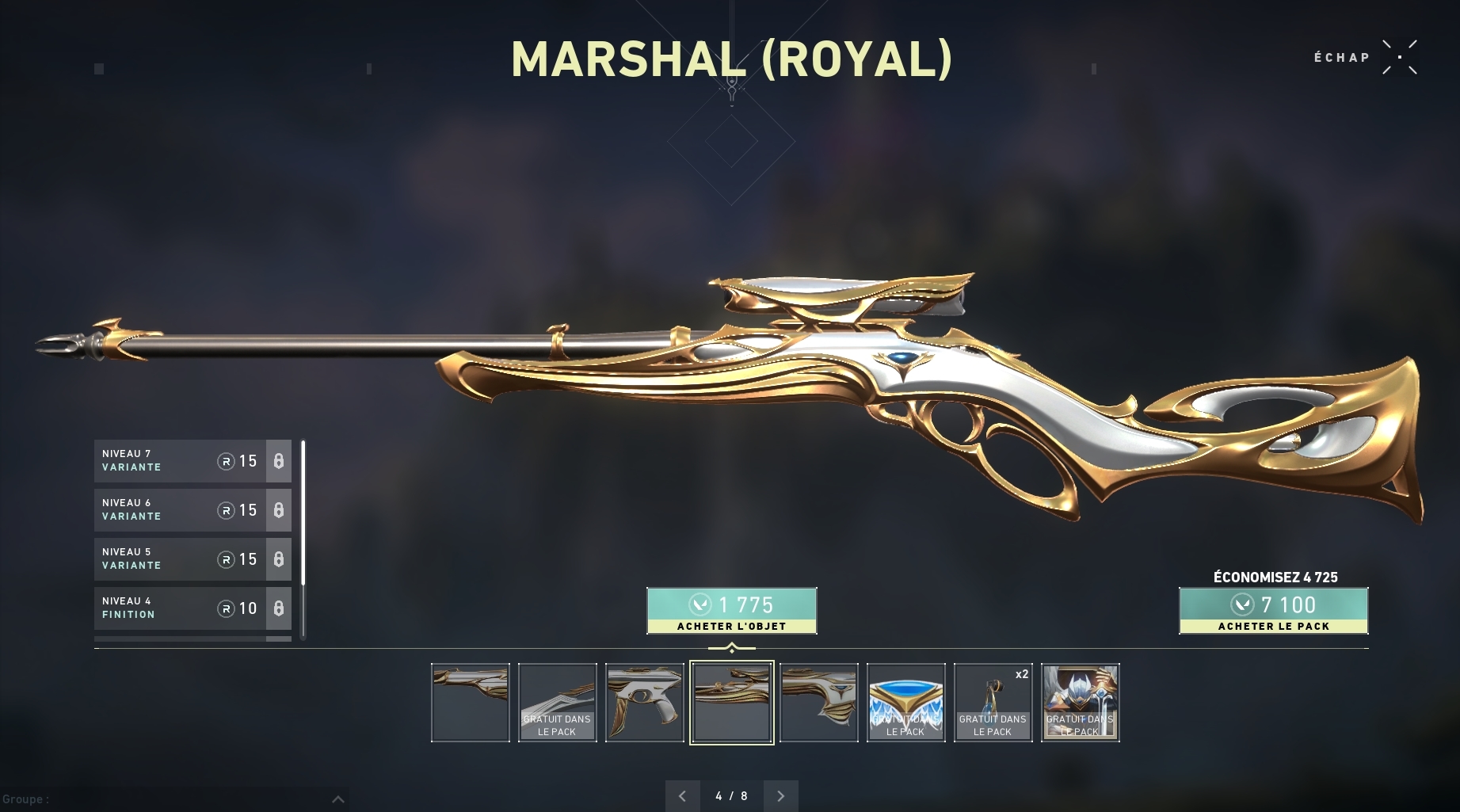Choose the Niveau 5 Variante upgrade
The width and height of the screenshot is (1460, 812).
(x=192, y=559)
